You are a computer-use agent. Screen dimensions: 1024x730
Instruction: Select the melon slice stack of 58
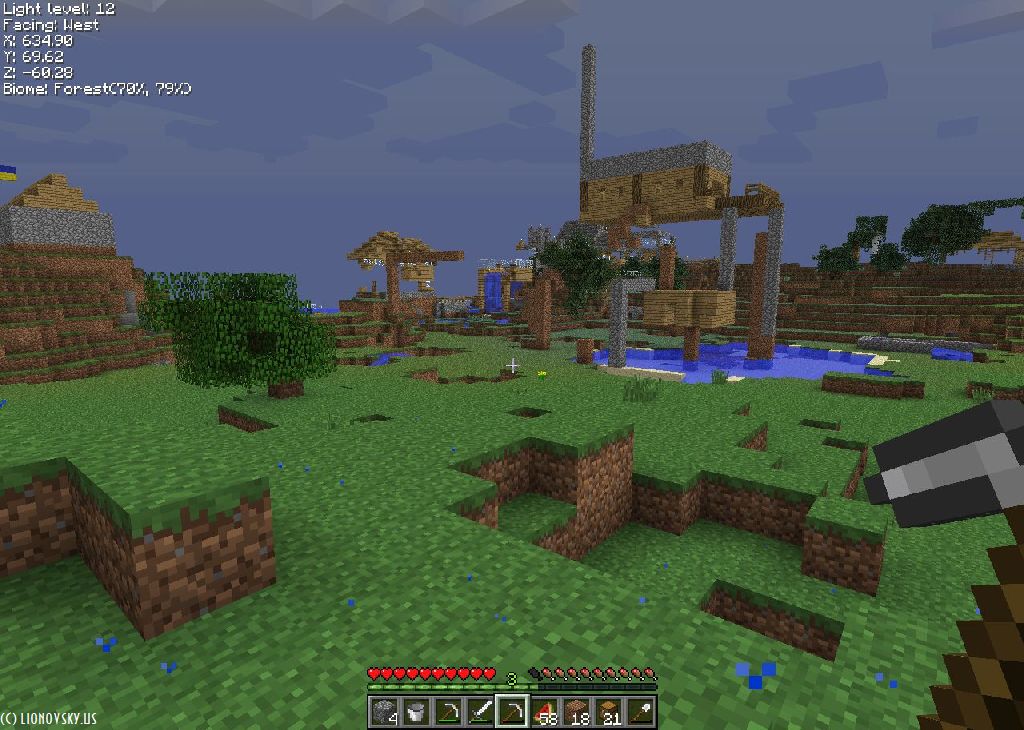(544, 712)
